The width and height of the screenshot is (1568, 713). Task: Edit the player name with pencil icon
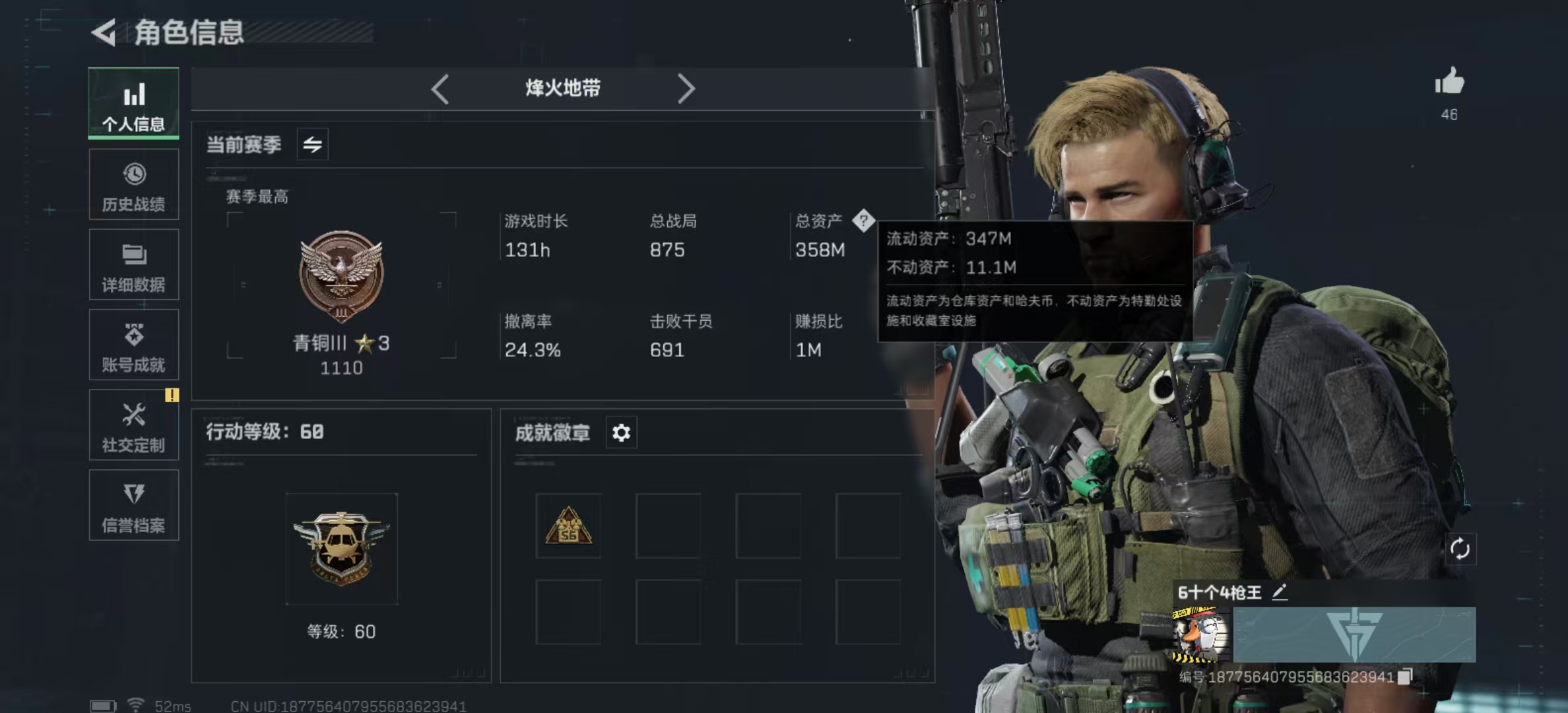1280,592
